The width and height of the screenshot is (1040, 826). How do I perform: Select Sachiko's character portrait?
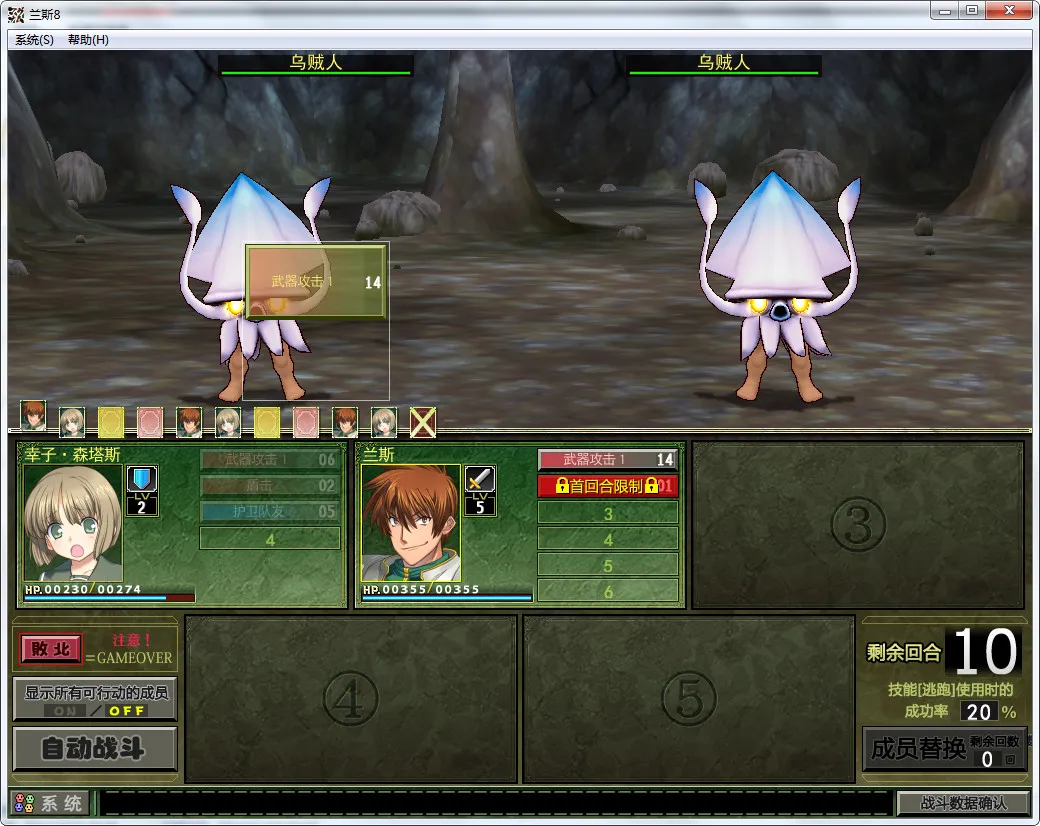tap(73, 522)
